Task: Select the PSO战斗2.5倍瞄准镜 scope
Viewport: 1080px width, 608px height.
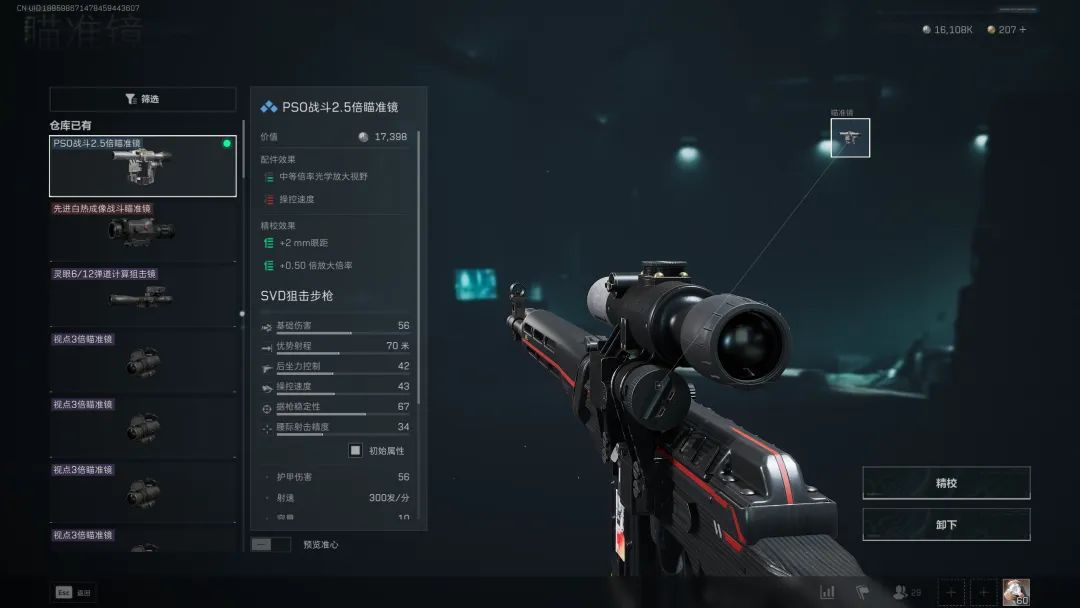Action: tap(142, 166)
